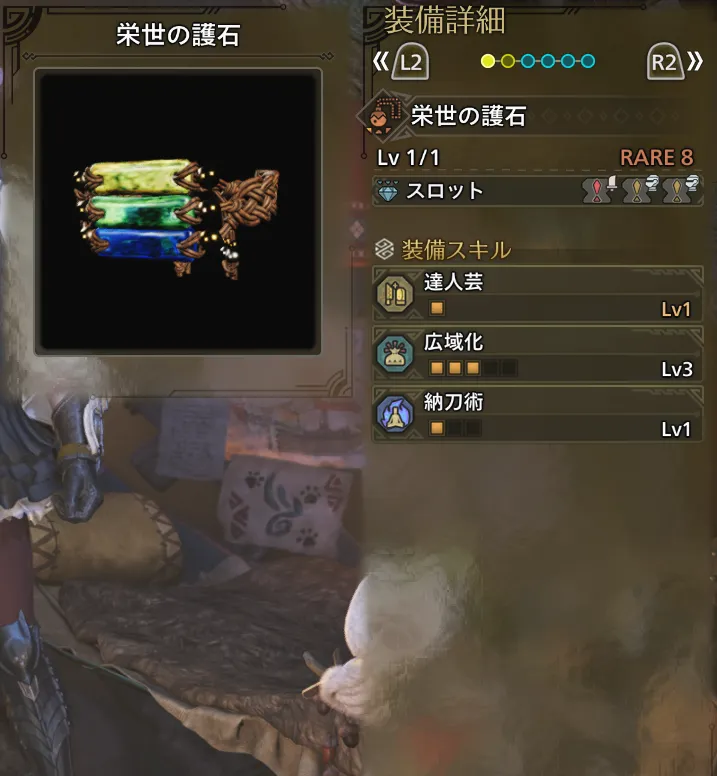Viewport: 717px width, 776px height.
Task: Click the スロット decoration slots row
Action: coord(536,190)
